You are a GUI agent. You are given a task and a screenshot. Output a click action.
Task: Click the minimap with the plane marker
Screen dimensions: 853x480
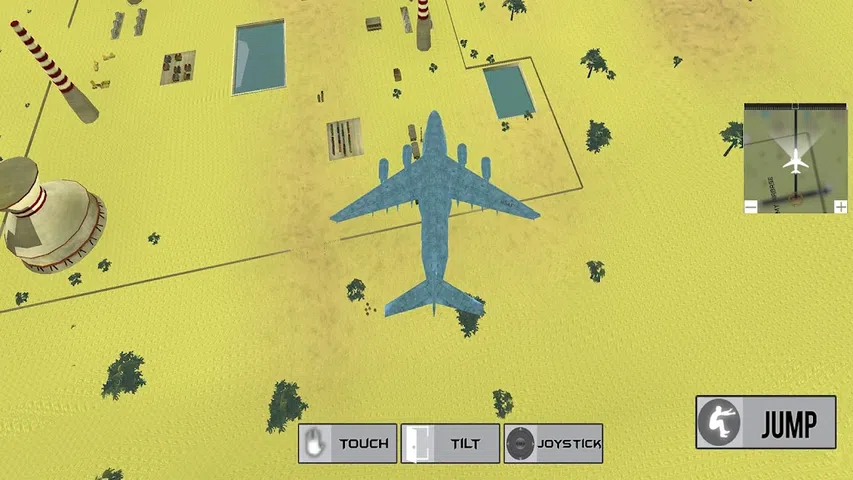coord(796,157)
